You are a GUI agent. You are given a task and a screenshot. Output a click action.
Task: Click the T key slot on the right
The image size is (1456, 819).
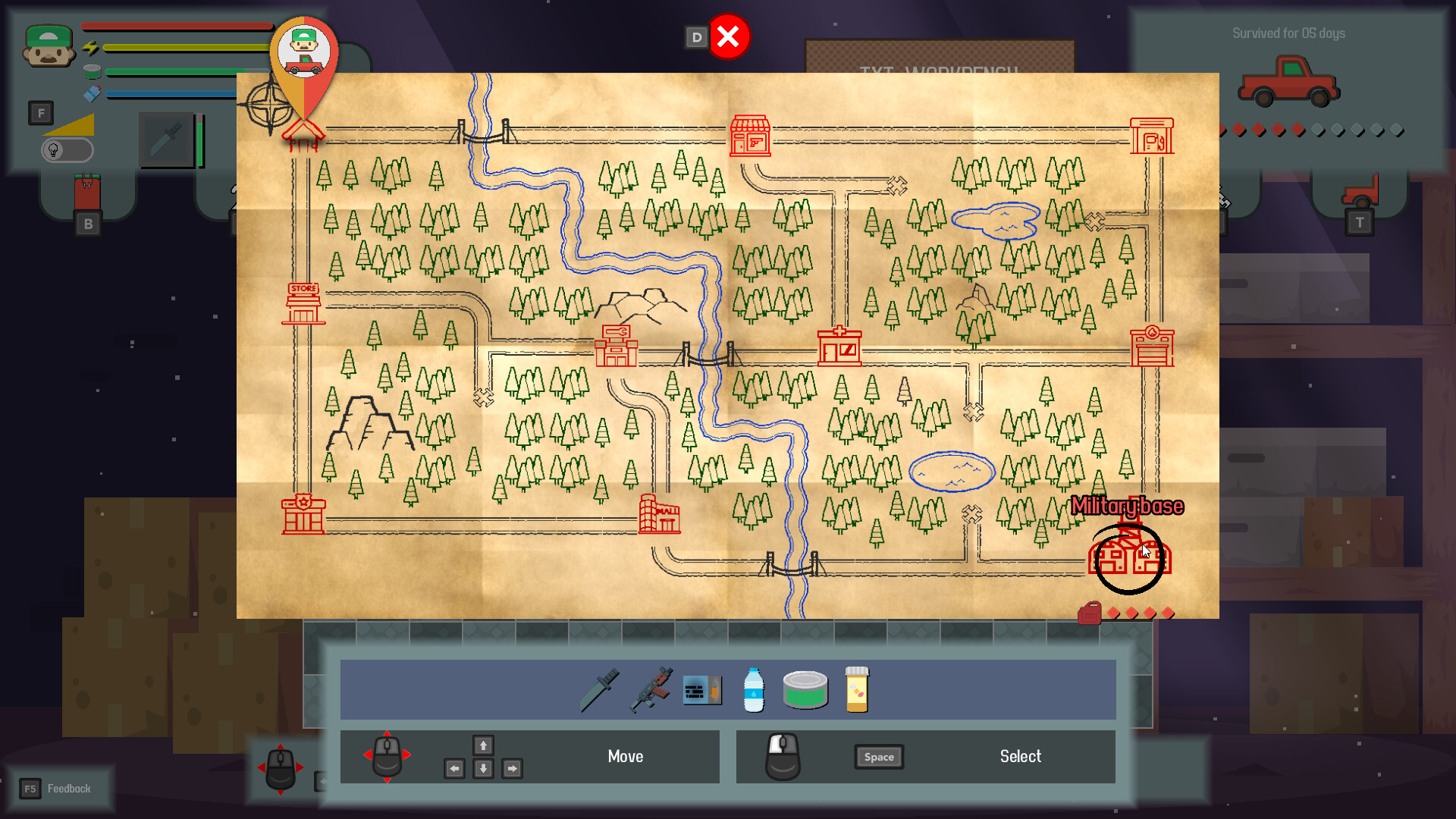pyautogui.click(x=1360, y=222)
